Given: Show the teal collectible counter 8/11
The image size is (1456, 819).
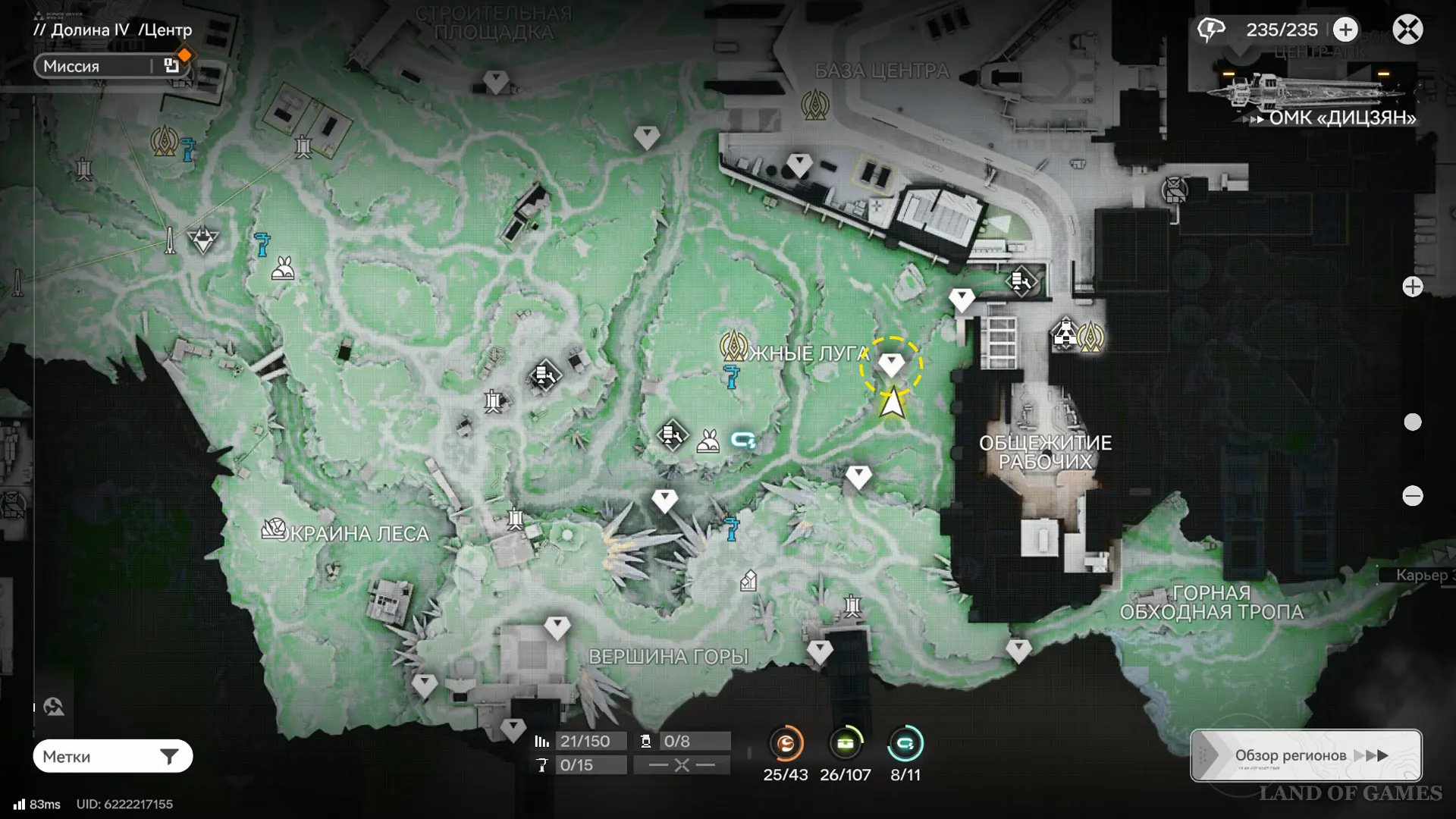Looking at the screenshot, I should (905, 744).
